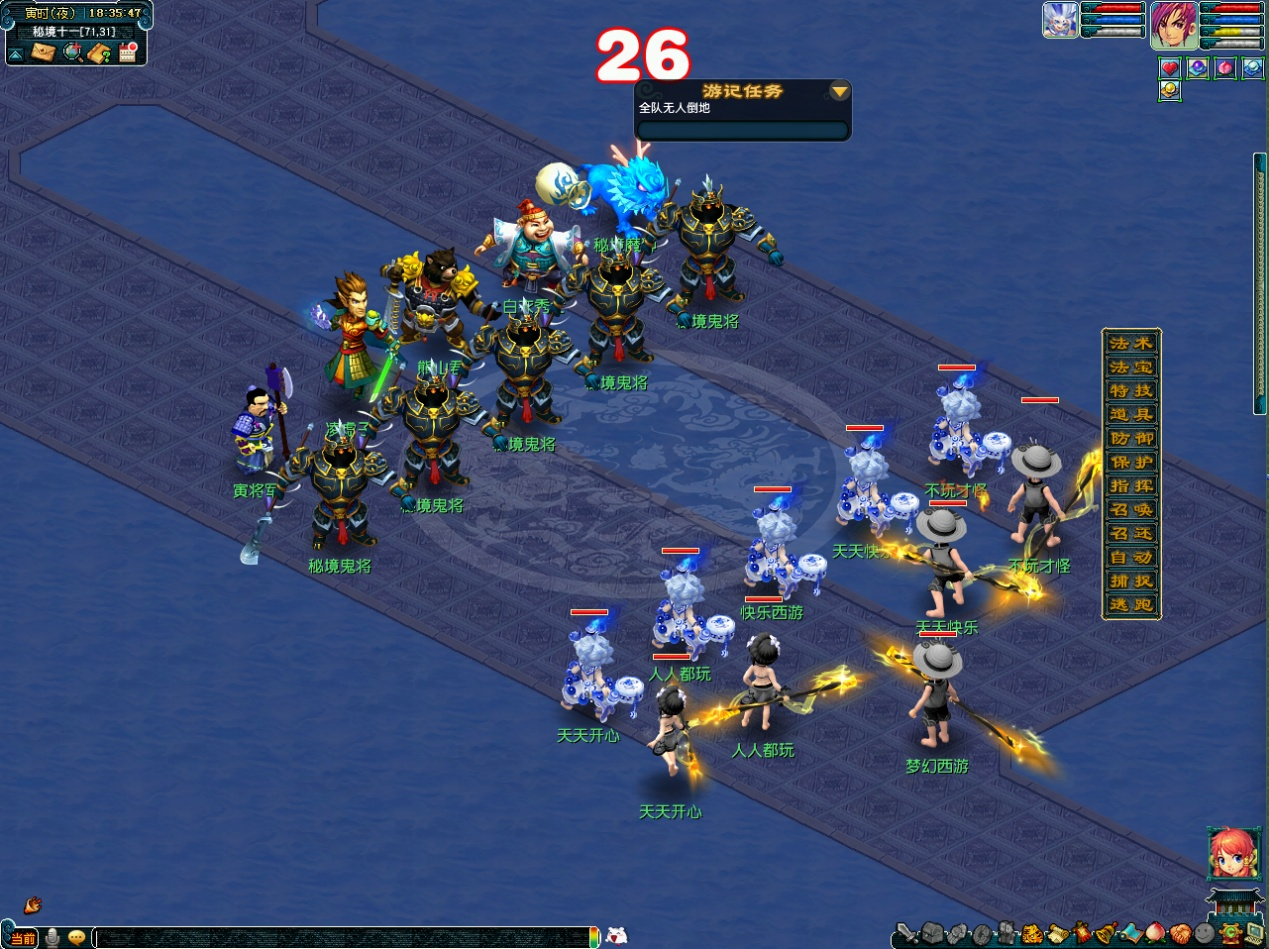Click the white-haired pet portrait
The image size is (1269, 949).
click(x=1060, y=20)
